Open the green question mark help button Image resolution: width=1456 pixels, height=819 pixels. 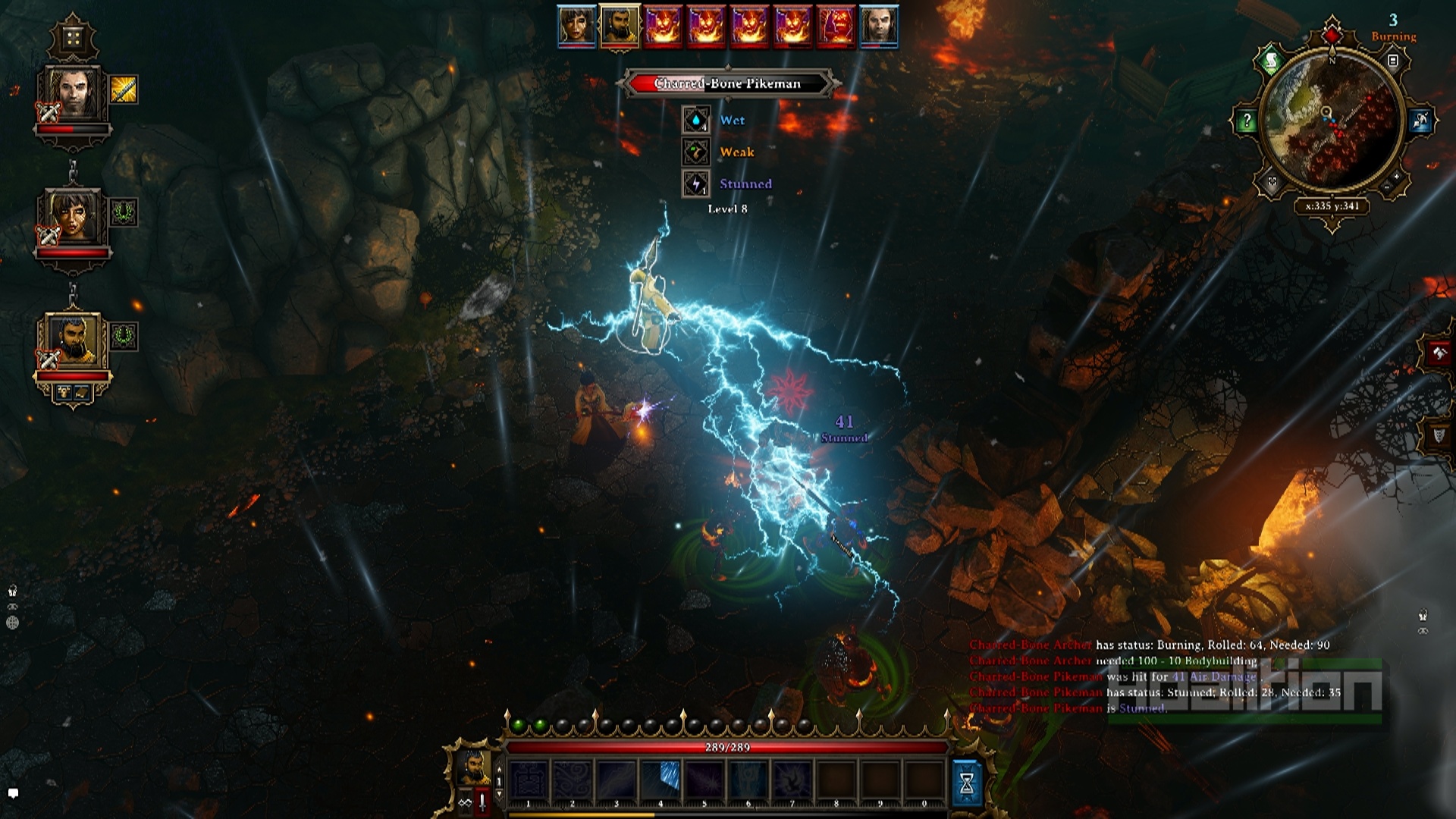point(1247,121)
